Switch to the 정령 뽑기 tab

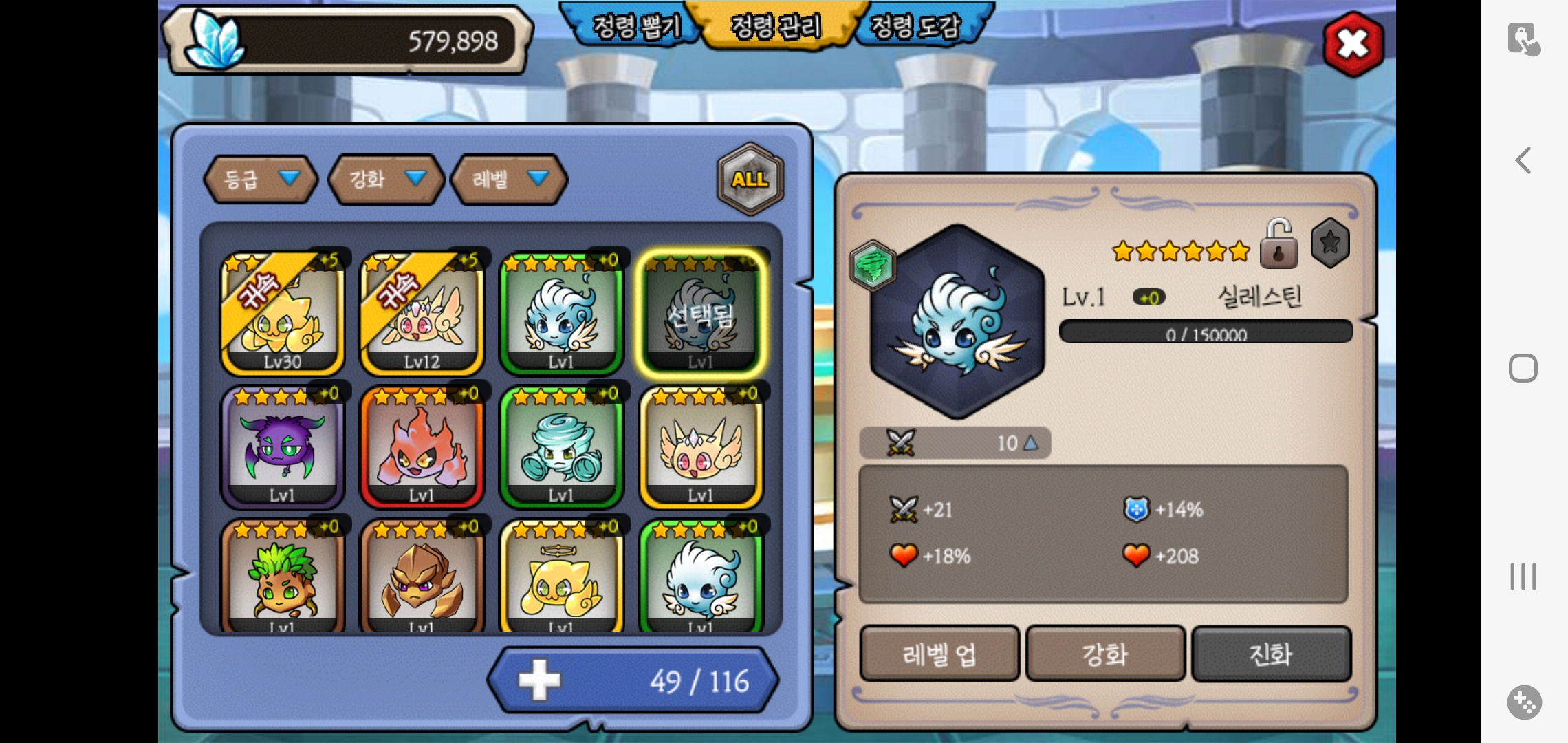pyautogui.click(x=635, y=28)
